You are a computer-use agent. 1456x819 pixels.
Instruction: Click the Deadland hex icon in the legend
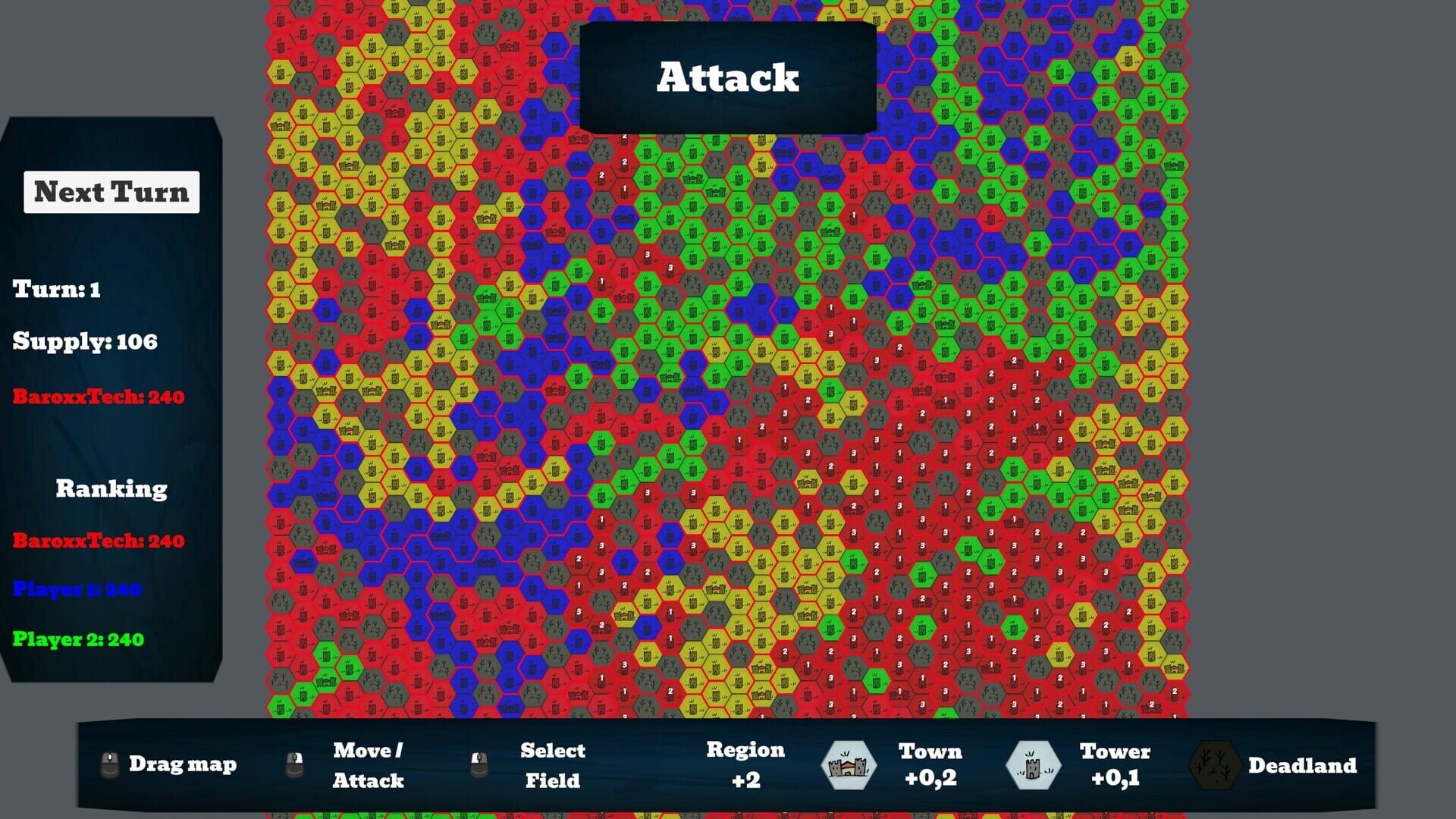click(1214, 765)
